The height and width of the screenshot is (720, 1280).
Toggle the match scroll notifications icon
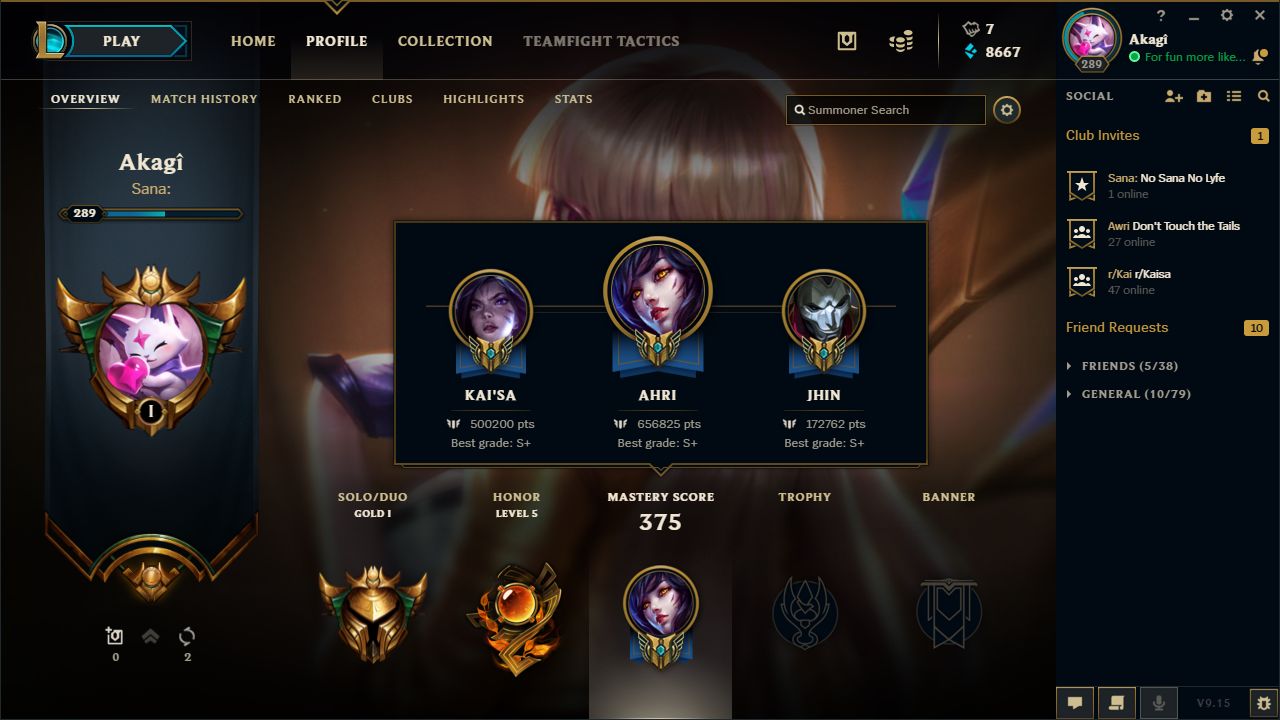click(1117, 702)
